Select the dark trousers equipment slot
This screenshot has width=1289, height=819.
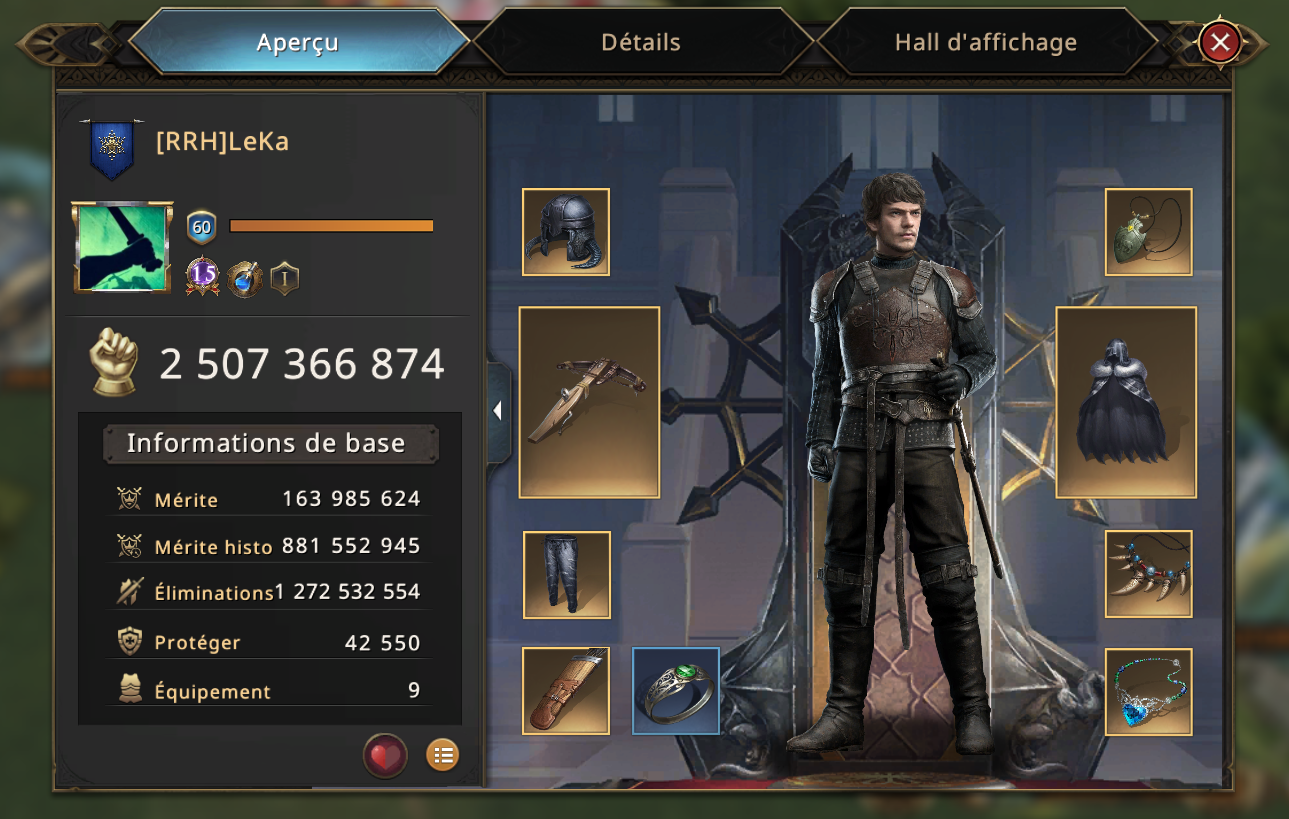coord(567,575)
